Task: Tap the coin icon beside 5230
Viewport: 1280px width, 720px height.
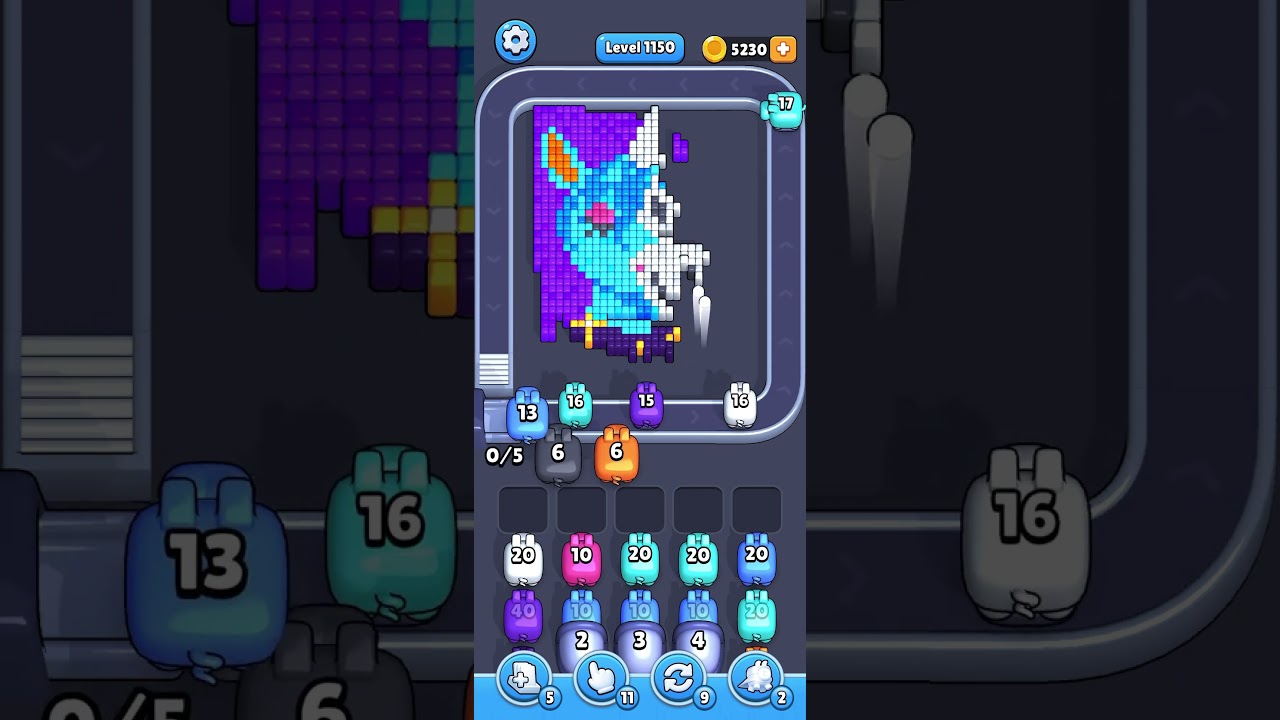Action: (713, 48)
